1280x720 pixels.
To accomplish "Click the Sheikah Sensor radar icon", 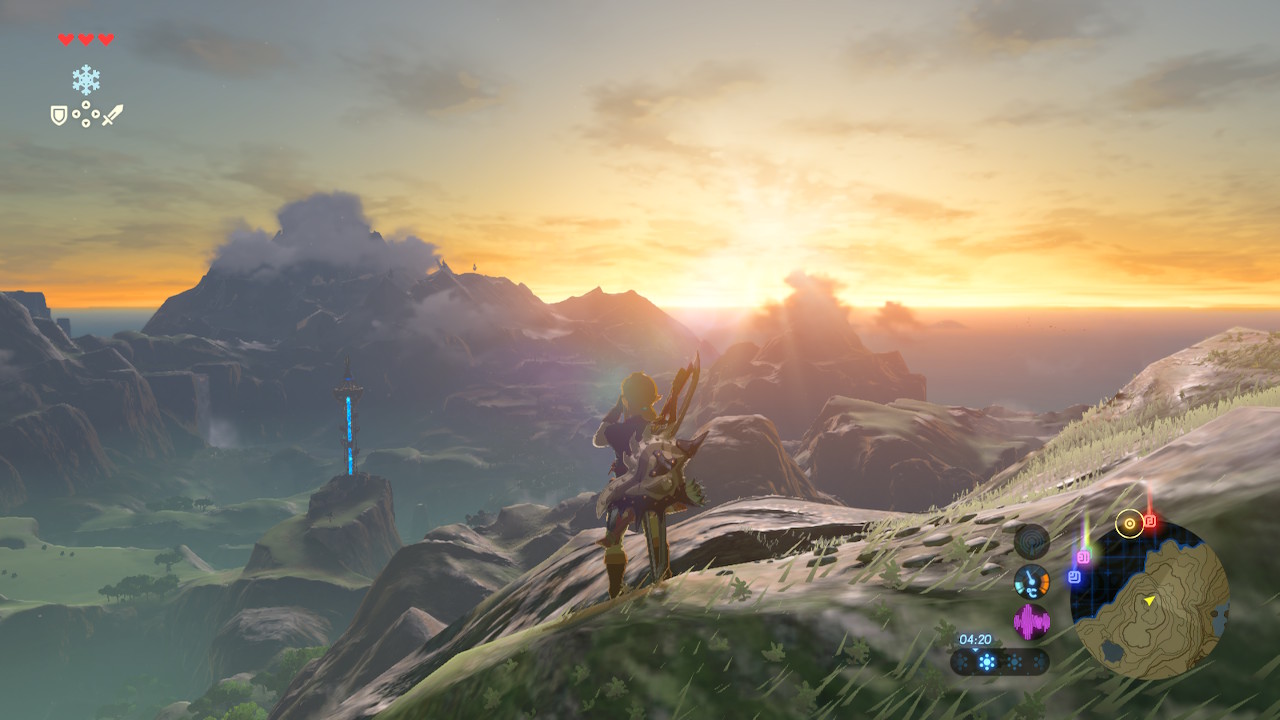I will tap(1031, 541).
